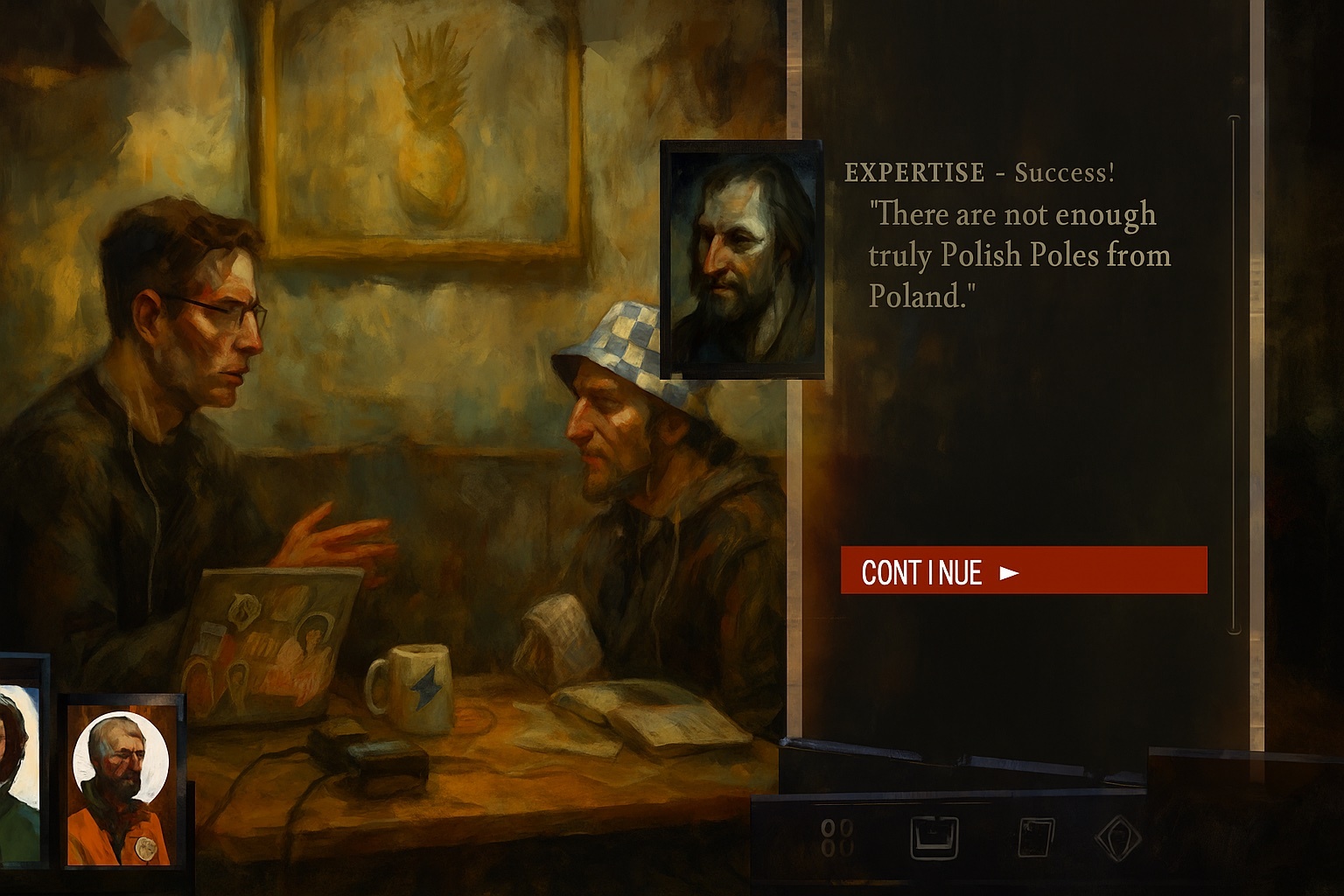
Task: Open the diamond-shaped icon in the bottom bar
Action: 1117,837
